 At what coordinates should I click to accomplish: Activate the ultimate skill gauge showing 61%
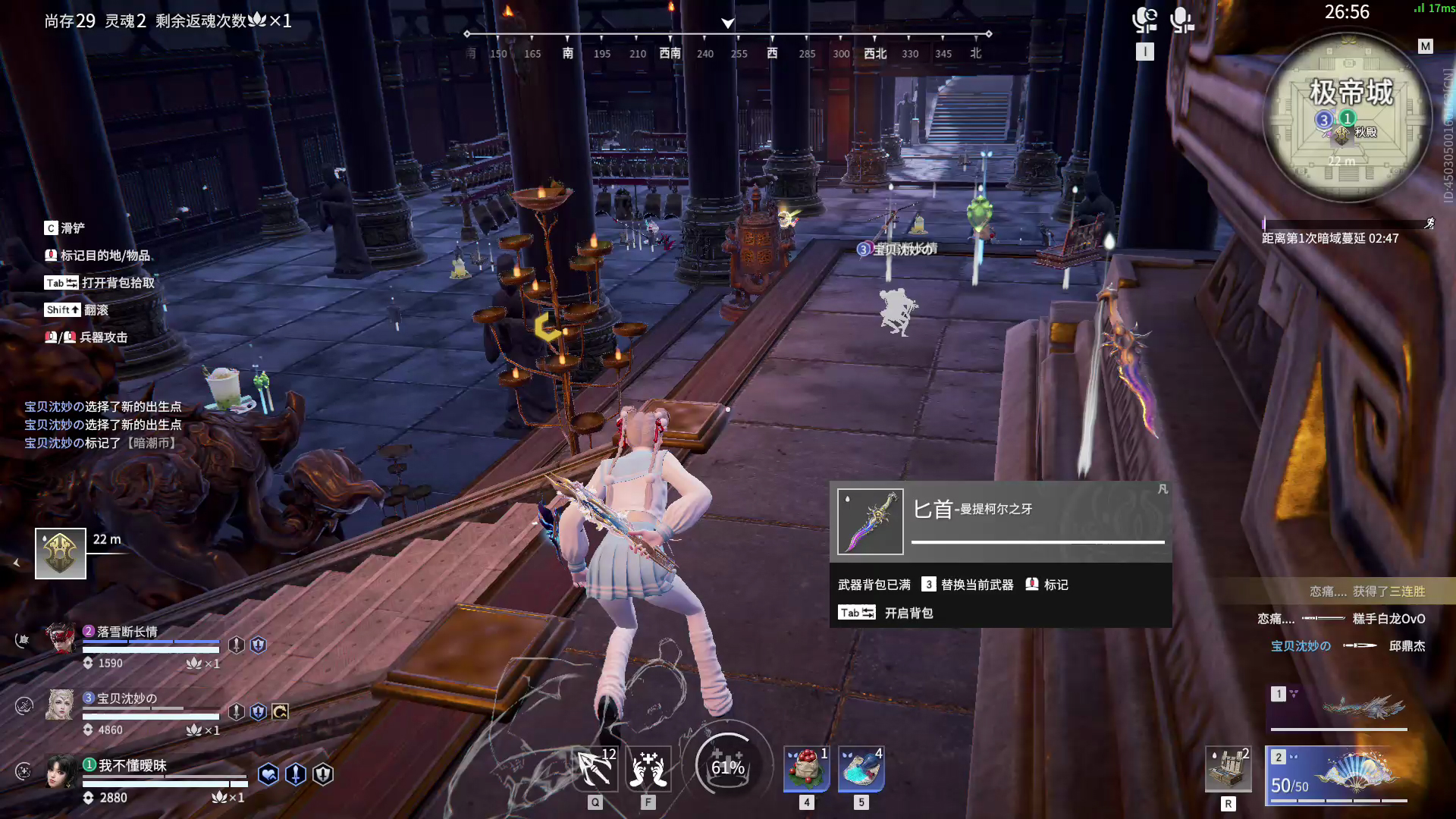[x=727, y=766]
